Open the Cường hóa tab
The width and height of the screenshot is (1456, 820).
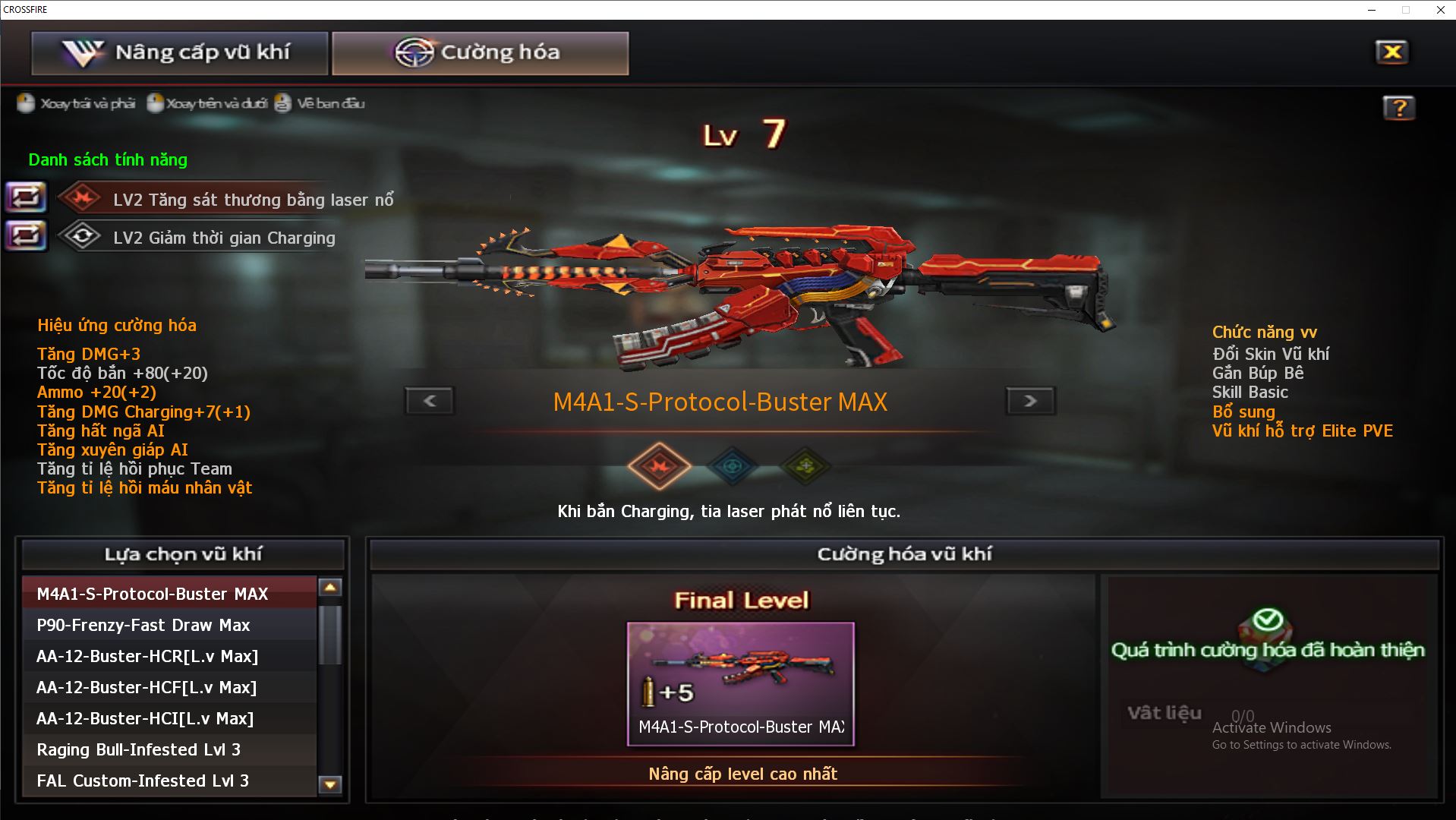[480, 53]
